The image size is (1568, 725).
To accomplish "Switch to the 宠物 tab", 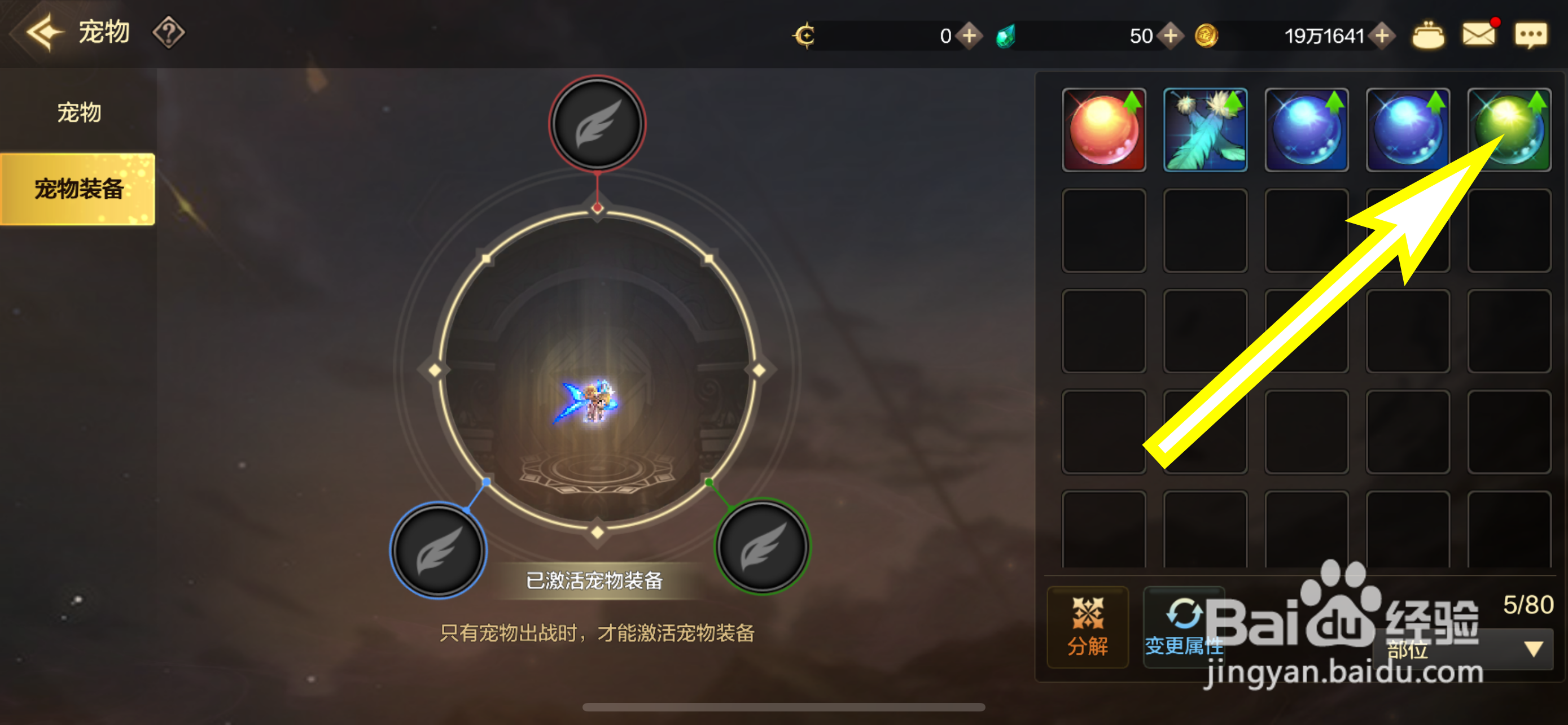I will click(x=78, y=112).
